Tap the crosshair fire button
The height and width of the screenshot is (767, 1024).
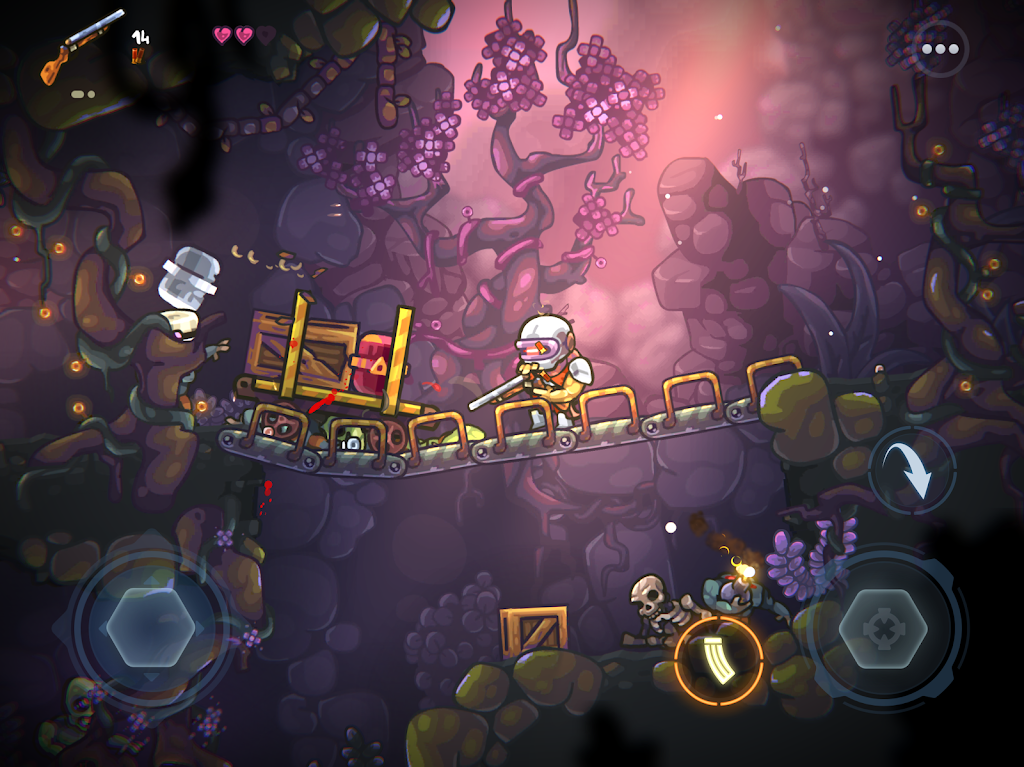pyautogui.click(x=883, y=630)
